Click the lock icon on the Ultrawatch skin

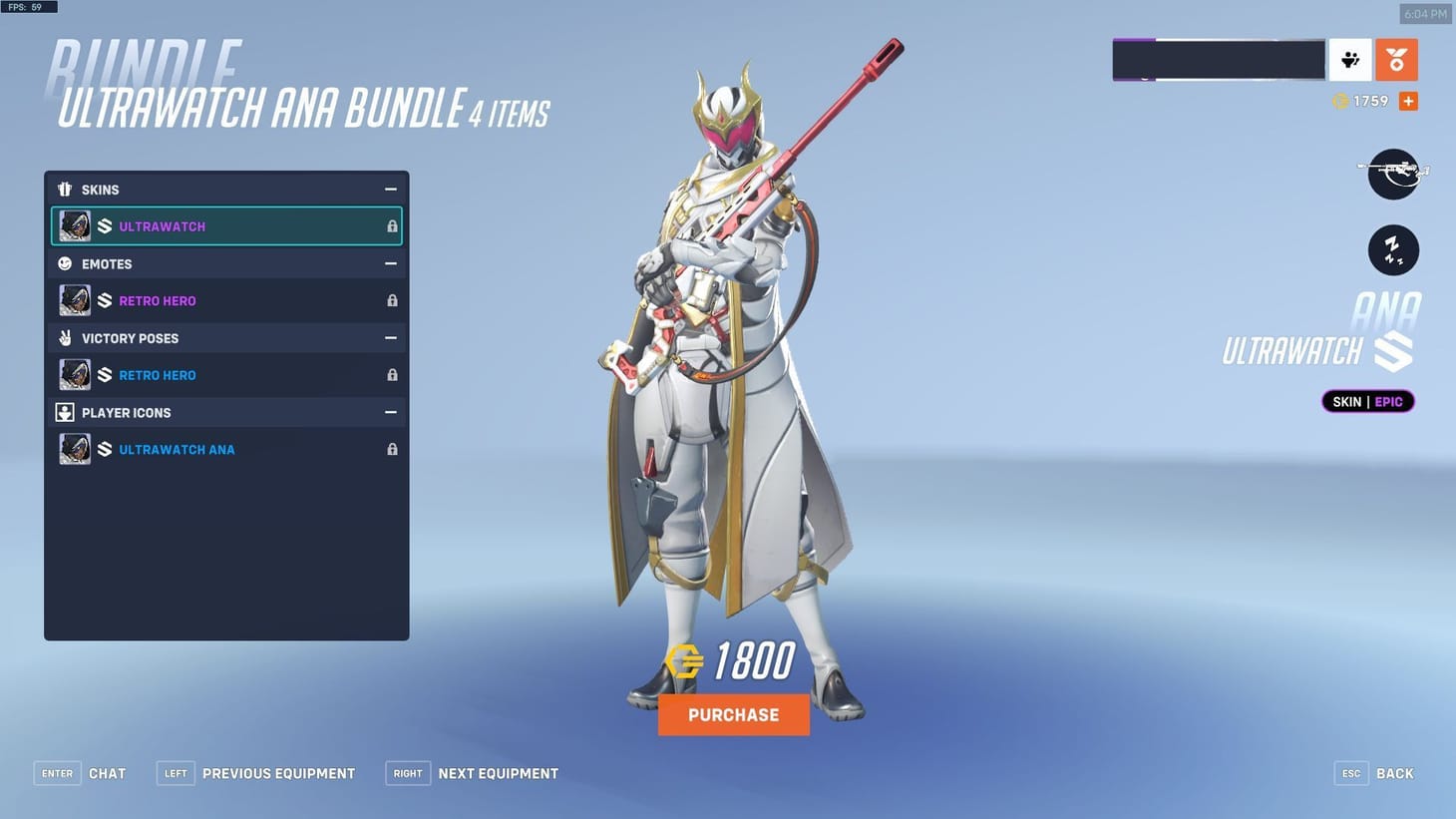(x=391, y=226)
